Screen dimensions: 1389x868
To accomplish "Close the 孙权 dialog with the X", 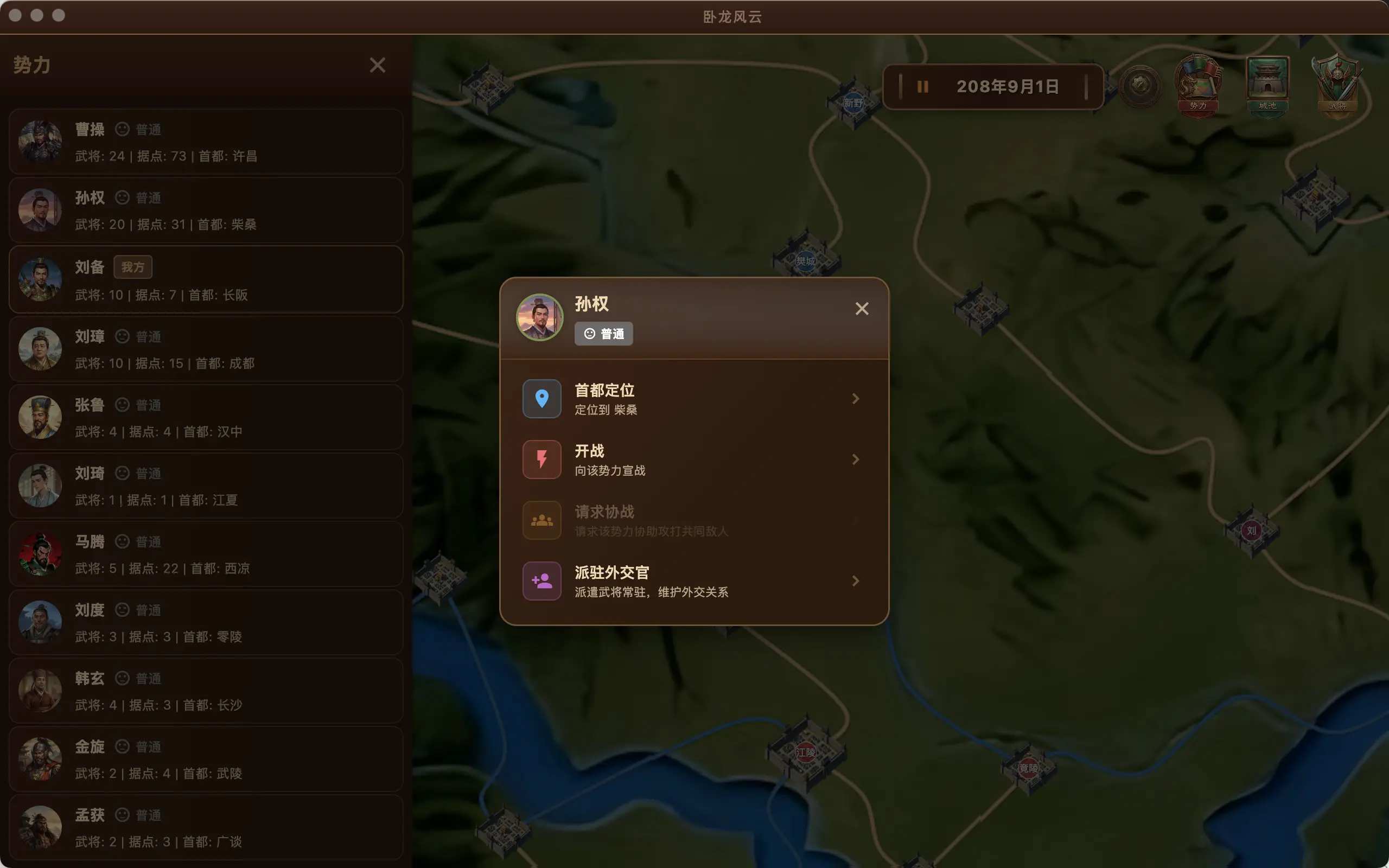I will click(x=862, y=308).
